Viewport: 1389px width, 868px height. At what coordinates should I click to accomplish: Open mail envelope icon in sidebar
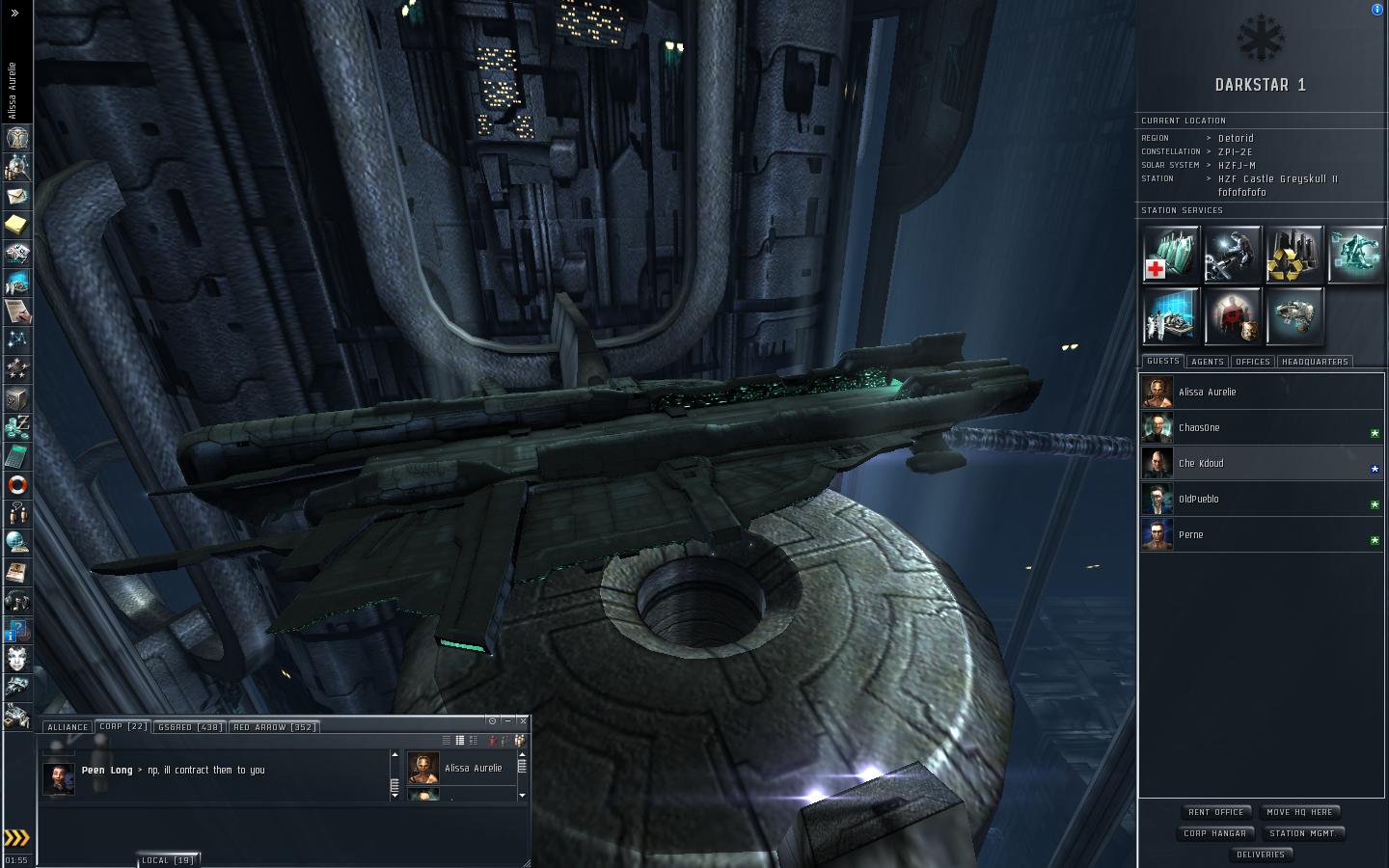(17, 196)
